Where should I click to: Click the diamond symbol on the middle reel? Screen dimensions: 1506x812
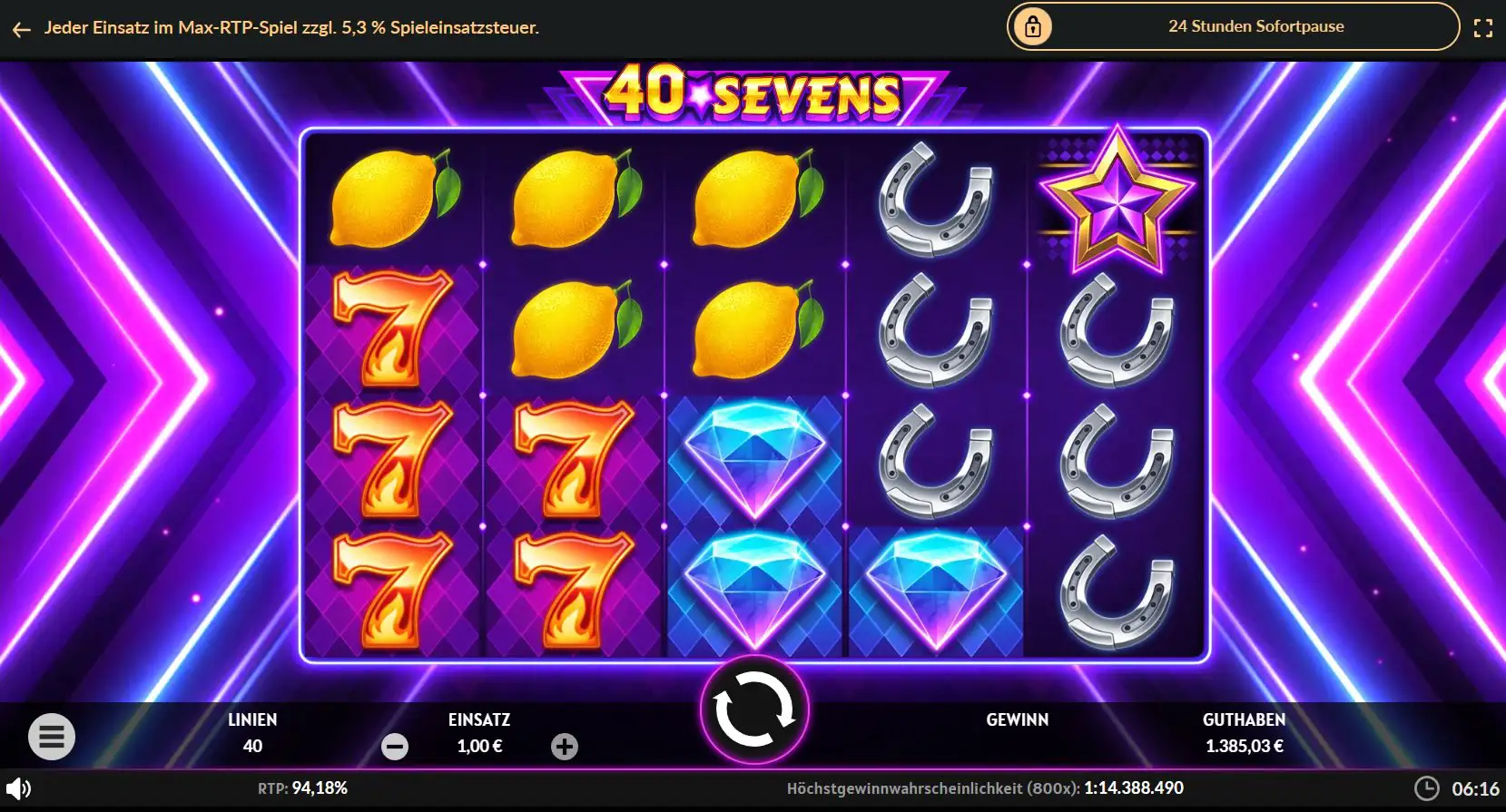[755, 458]
